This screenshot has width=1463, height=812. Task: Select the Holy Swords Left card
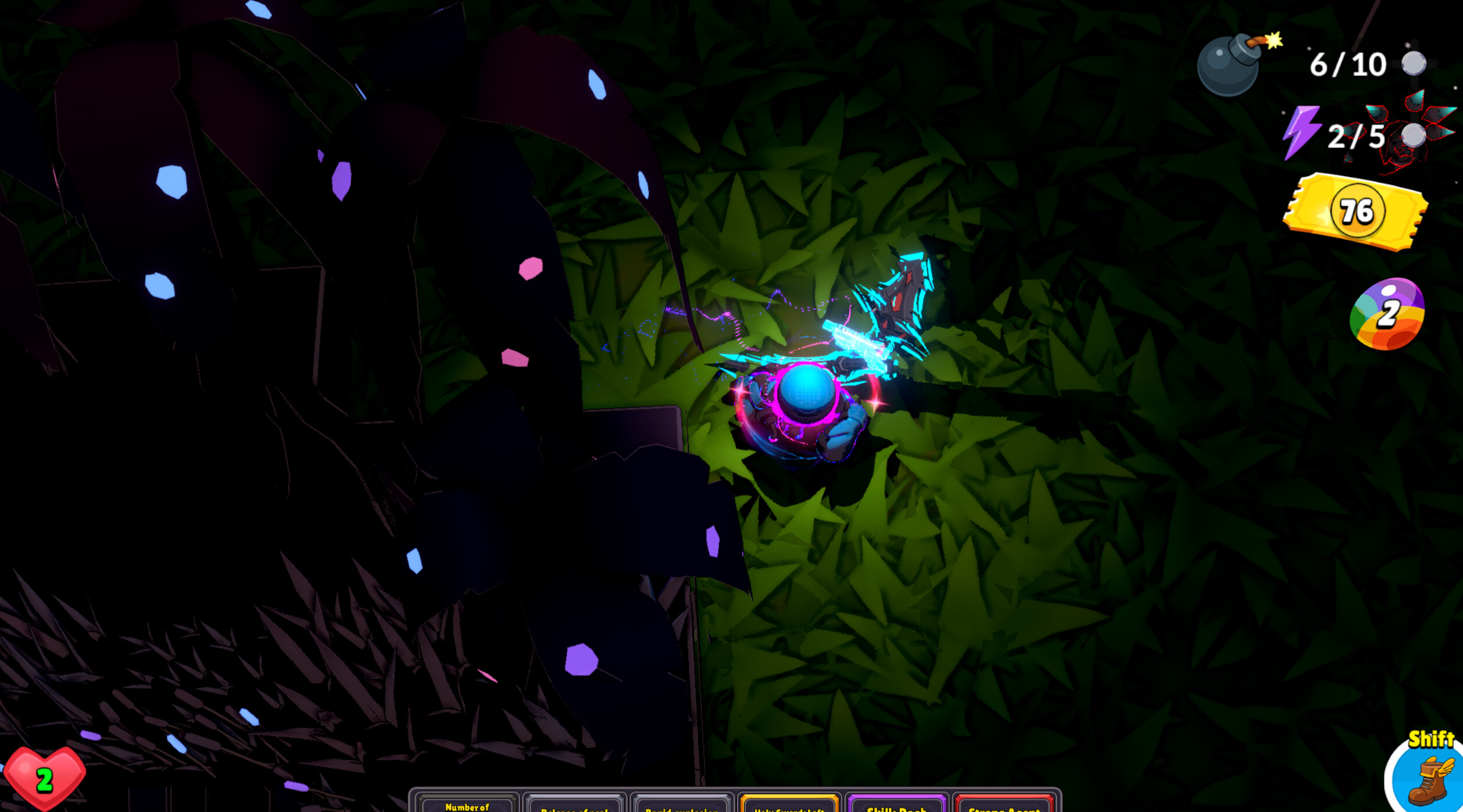click(x=790, y=805)
